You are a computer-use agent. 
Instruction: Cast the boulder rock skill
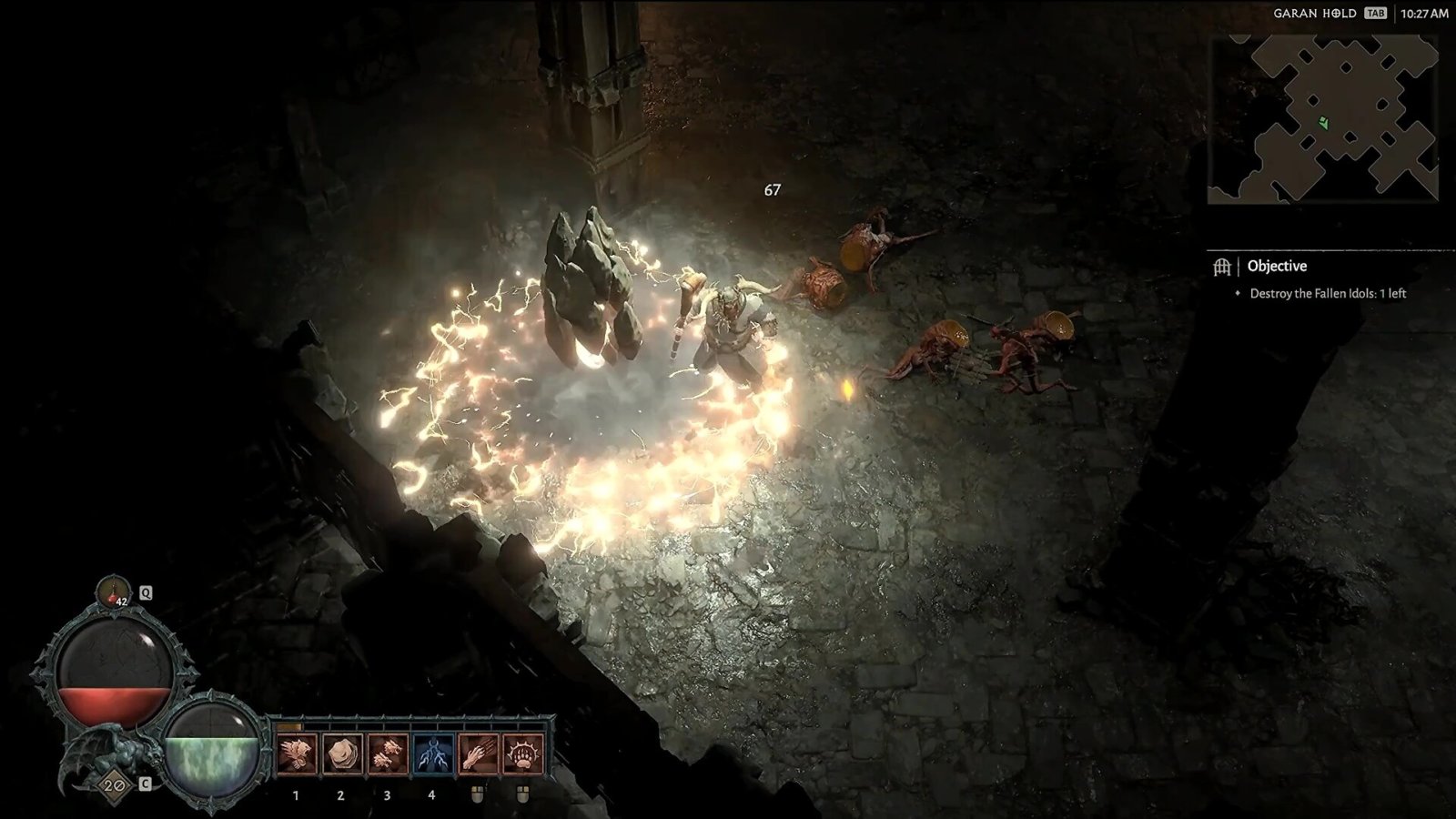[x=341, y=754]
